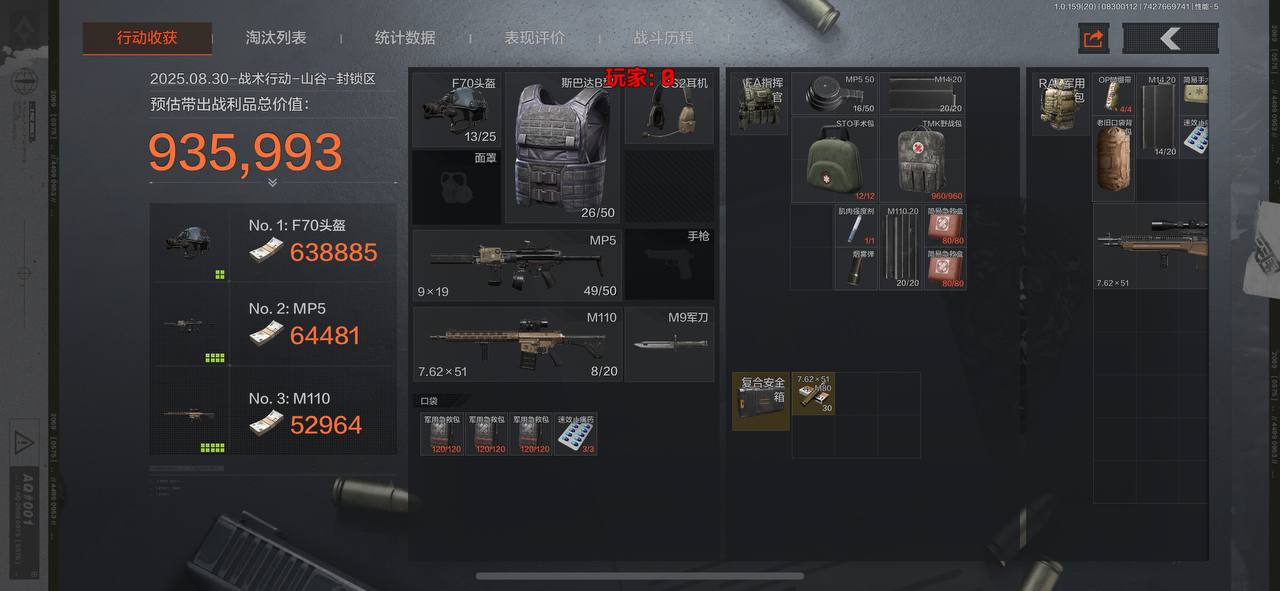Select the GS2耳机 headset slot
This screenshot has width=1280, height=591.
coord(669,108)
